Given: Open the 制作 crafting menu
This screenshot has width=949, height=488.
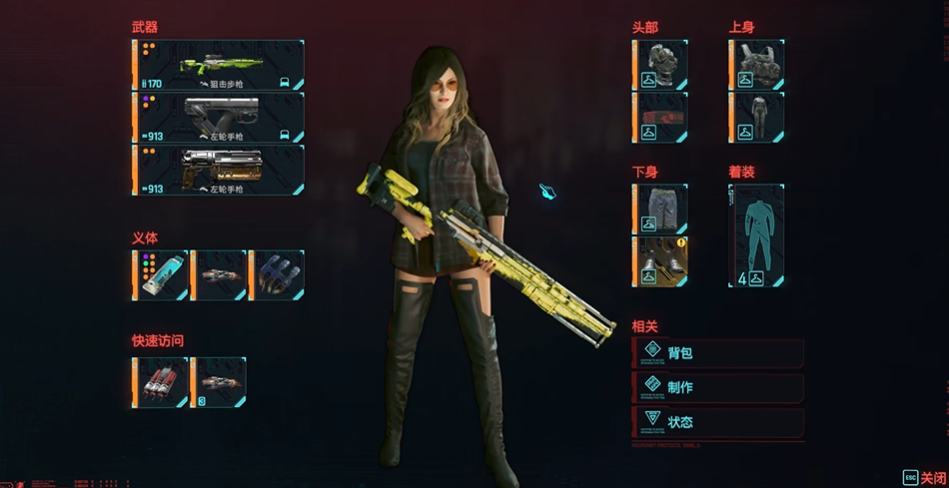Looking at the screenshot, I should pyautogui.click(x=717, y=387).
